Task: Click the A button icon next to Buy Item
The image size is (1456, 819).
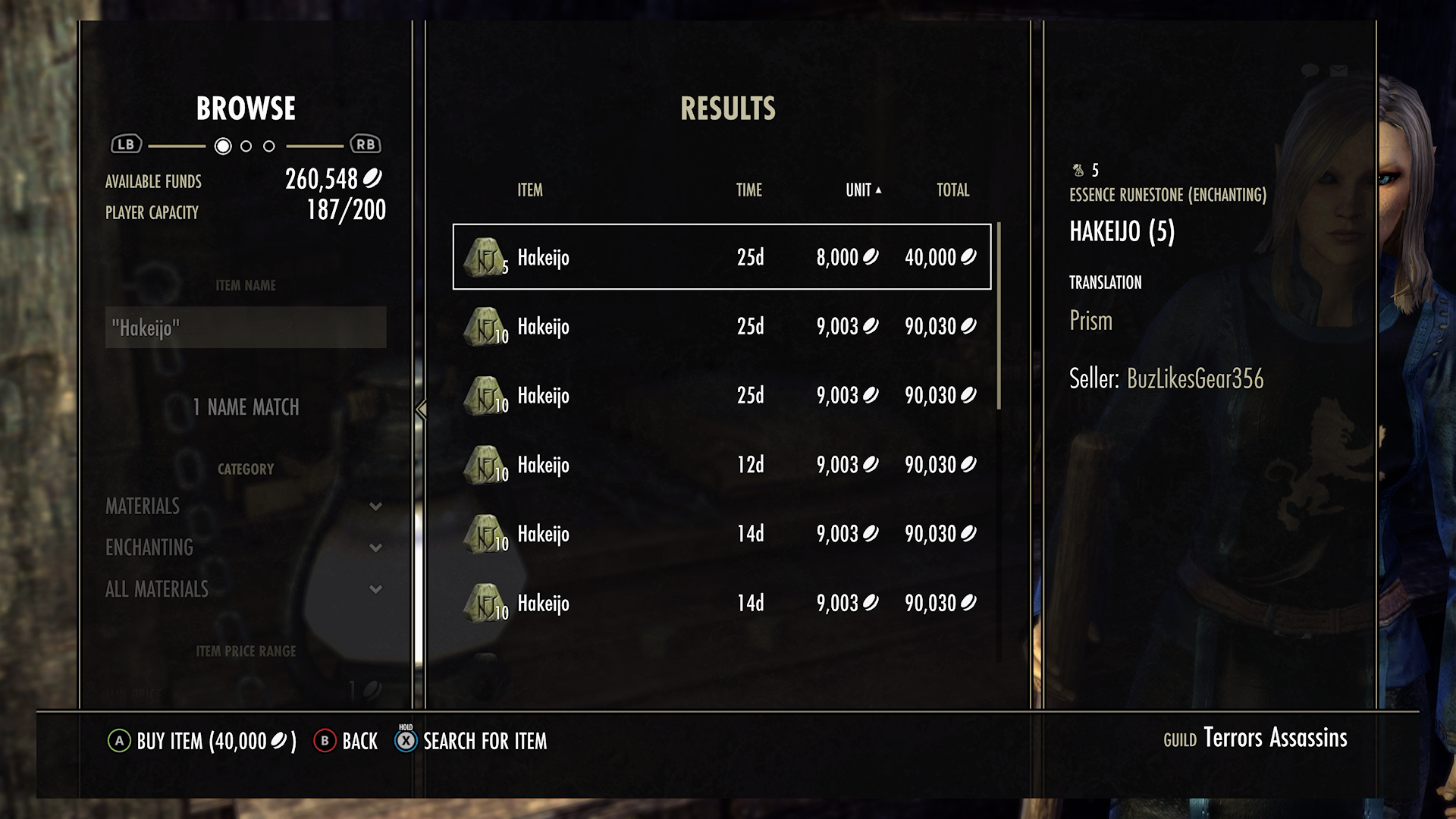Action: click(120, 742)
